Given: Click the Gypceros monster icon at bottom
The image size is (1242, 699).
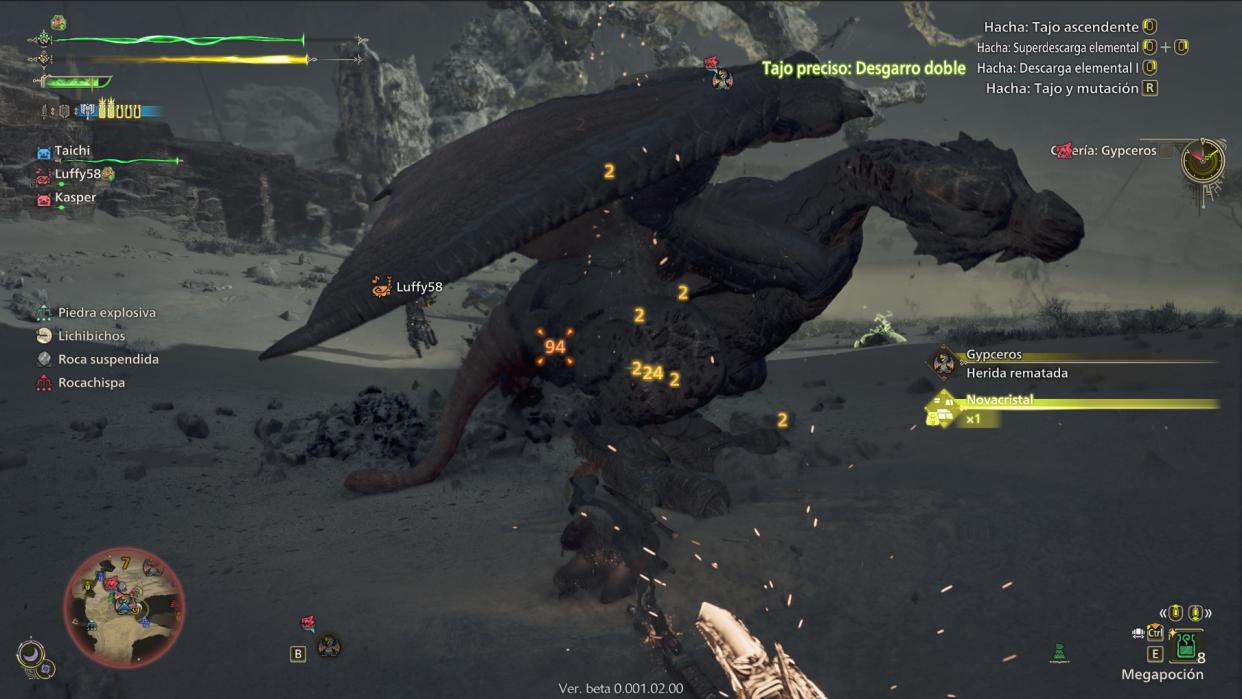Looking at the screenshot, I should [328, 647].
